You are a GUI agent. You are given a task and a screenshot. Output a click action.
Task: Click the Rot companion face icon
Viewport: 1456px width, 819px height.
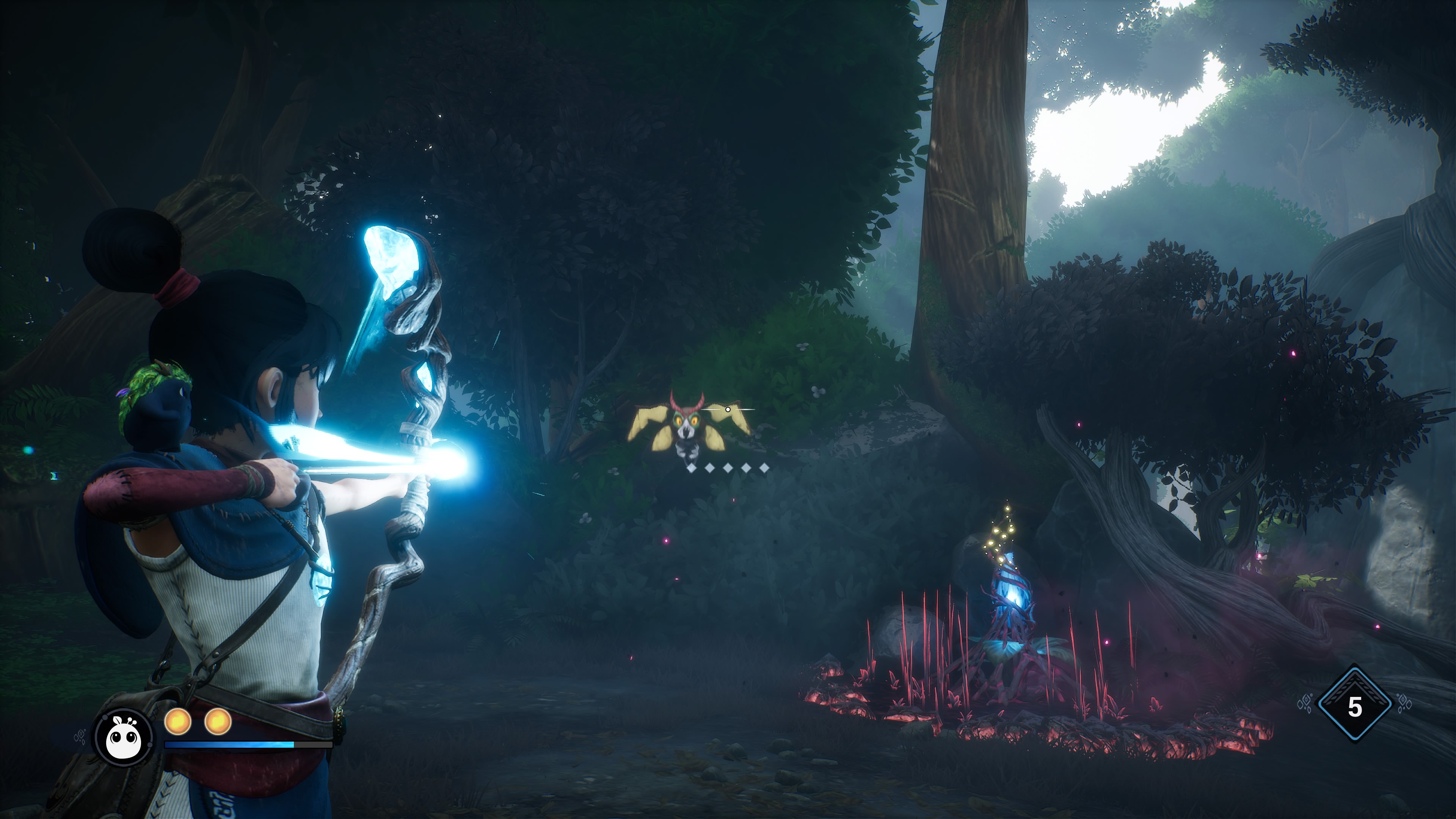(124, 736)
